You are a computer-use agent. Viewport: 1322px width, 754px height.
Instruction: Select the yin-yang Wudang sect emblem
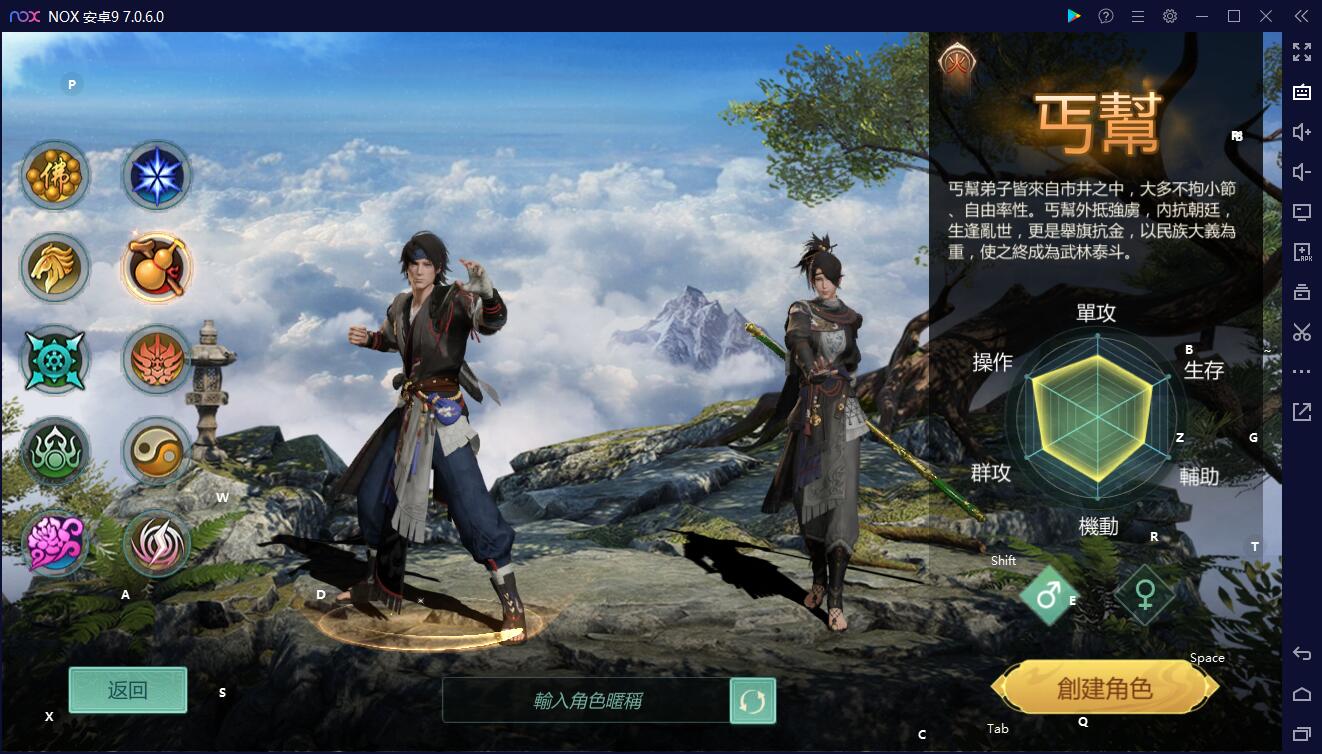click(x=157, y=451)
